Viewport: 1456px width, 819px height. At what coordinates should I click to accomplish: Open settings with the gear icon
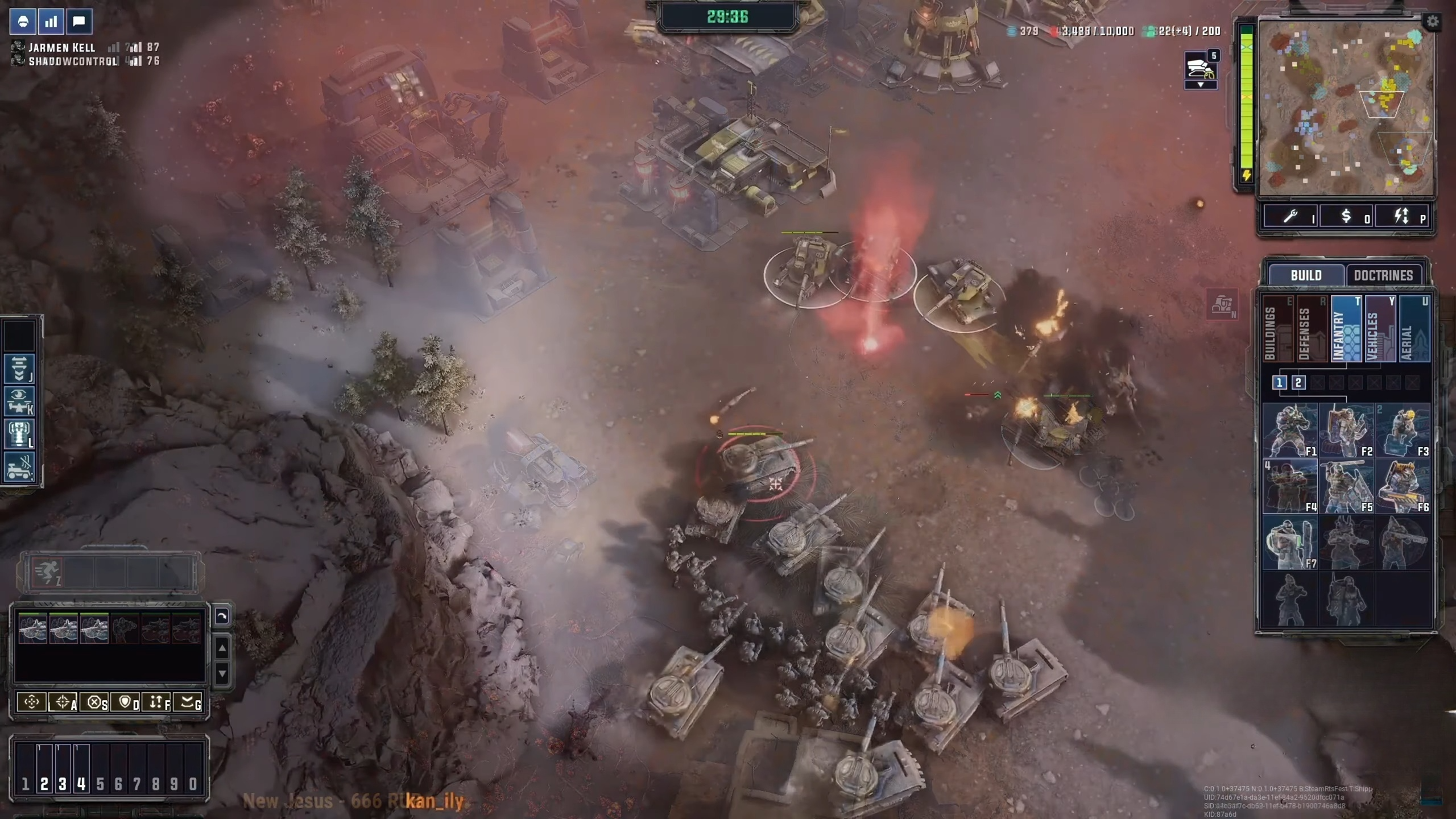pyautogui.click(x=1432, y=22)
